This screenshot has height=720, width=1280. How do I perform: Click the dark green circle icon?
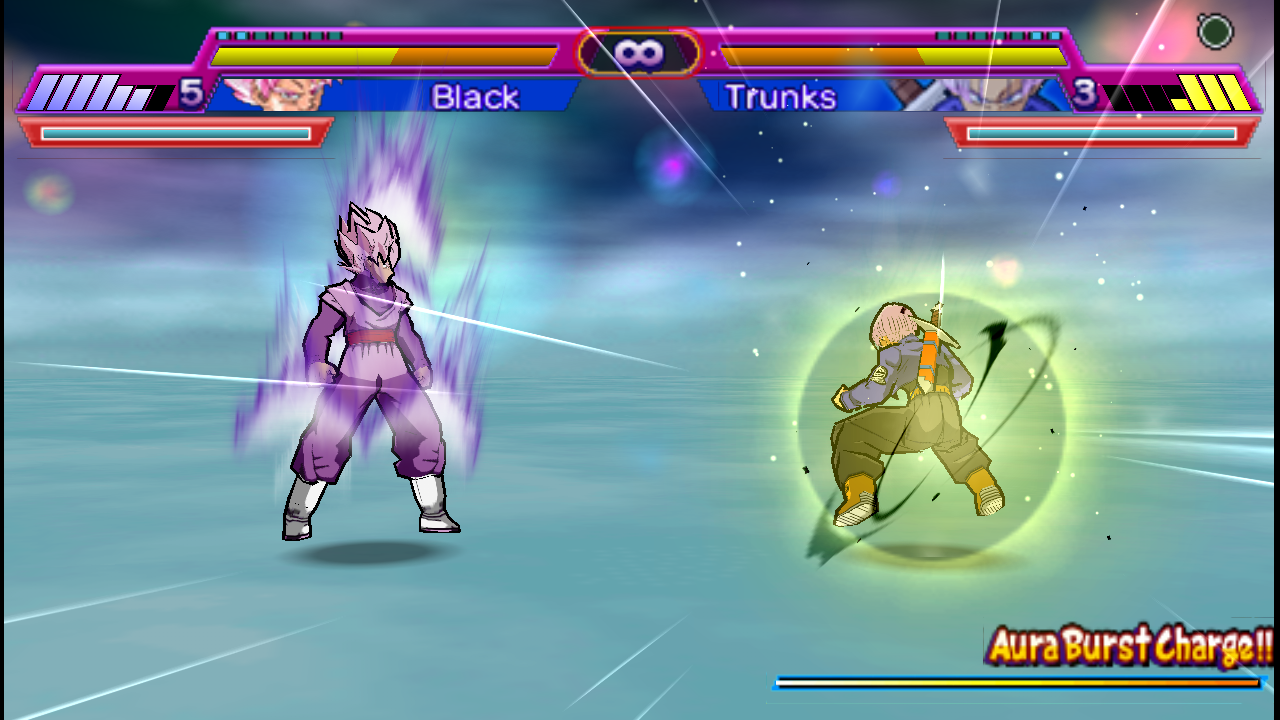click(x=1215, y=32)
